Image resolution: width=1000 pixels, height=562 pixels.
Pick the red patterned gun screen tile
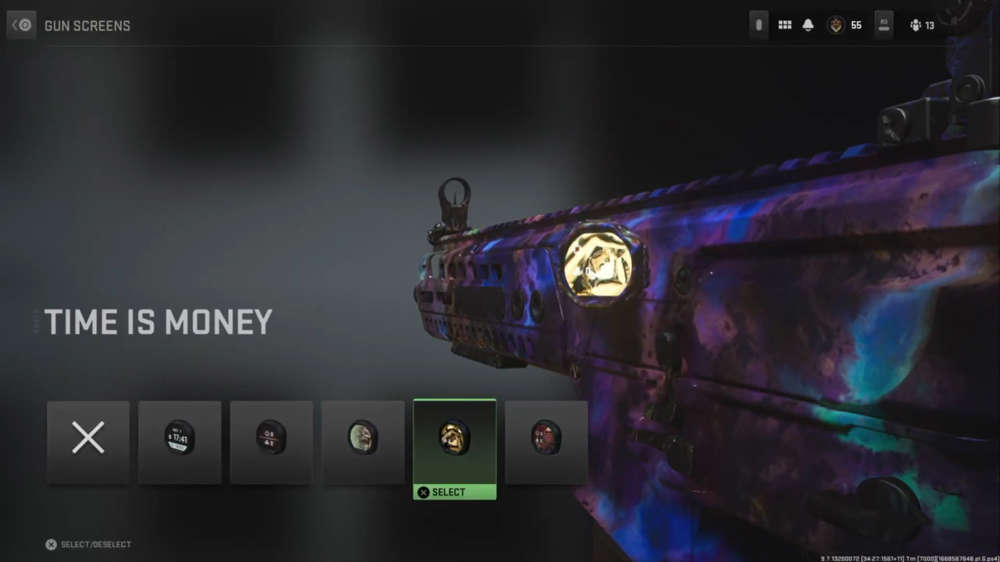click(546, 442)
